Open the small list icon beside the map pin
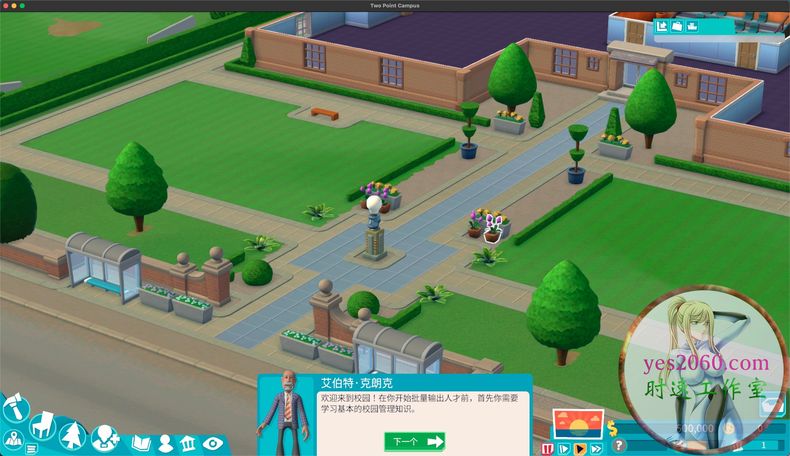790x456 pixels. [32, 449]
